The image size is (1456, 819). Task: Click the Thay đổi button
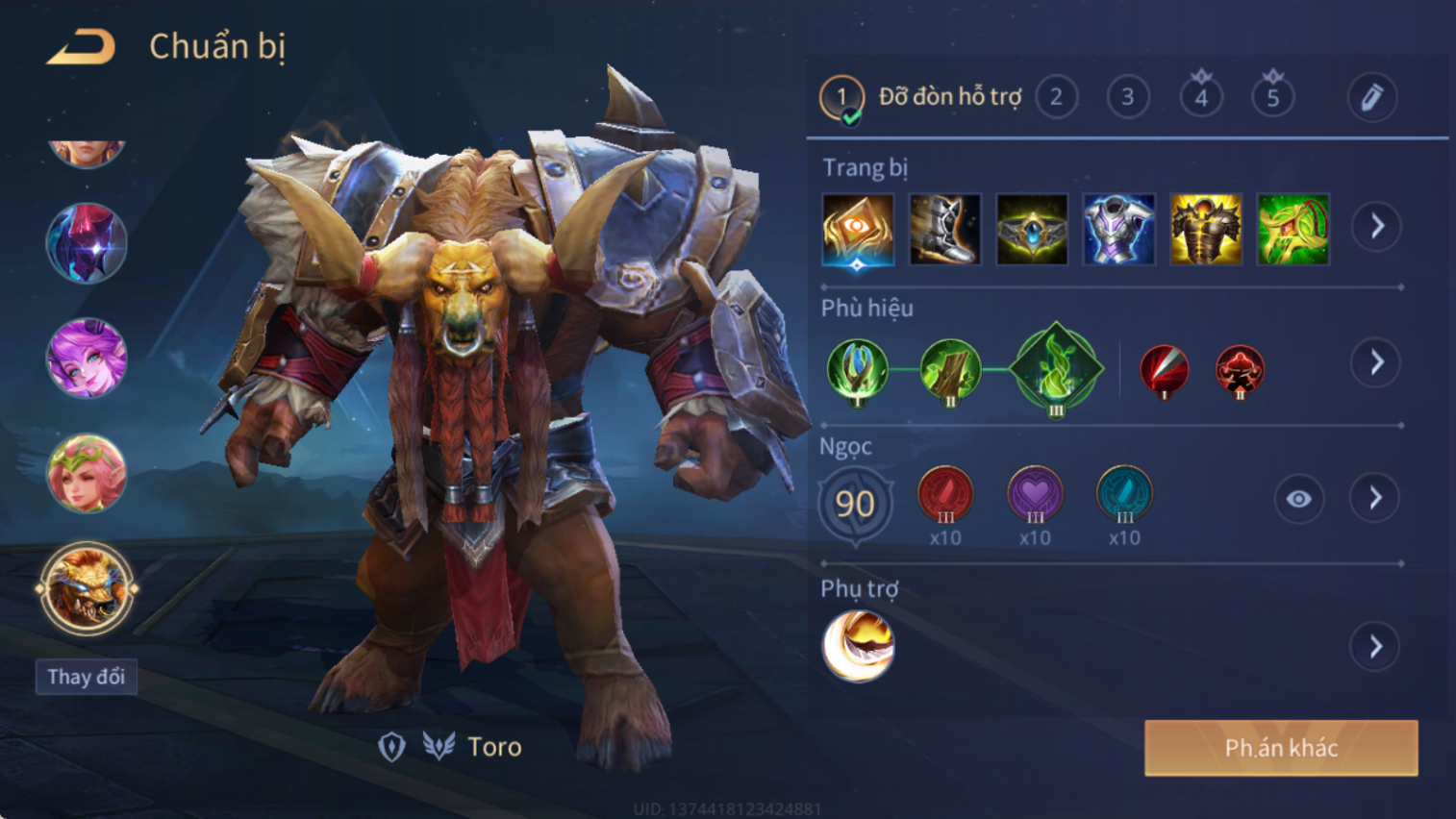click(87, 677)
